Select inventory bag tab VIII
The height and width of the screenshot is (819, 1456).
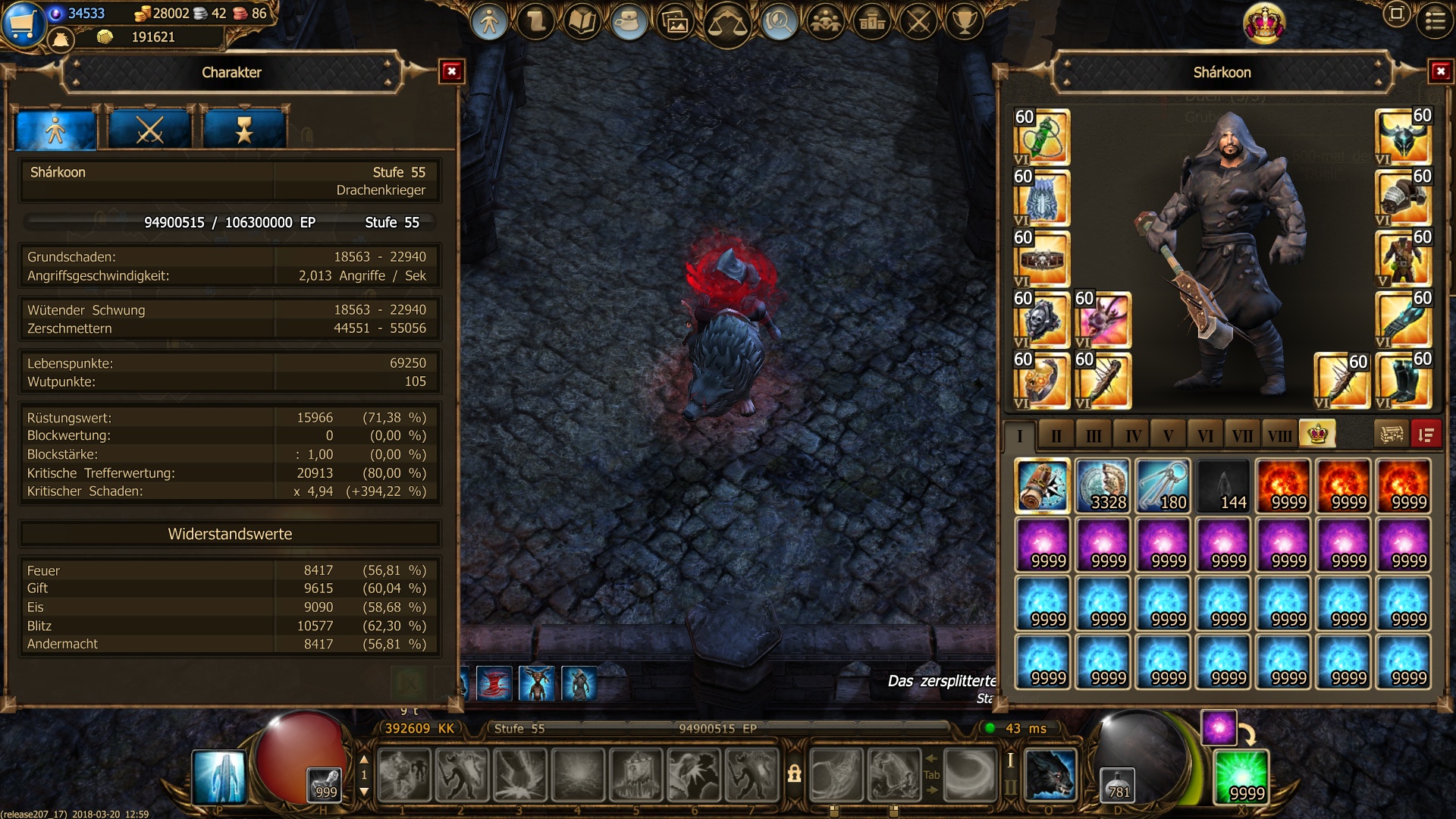pos(1279,435)
